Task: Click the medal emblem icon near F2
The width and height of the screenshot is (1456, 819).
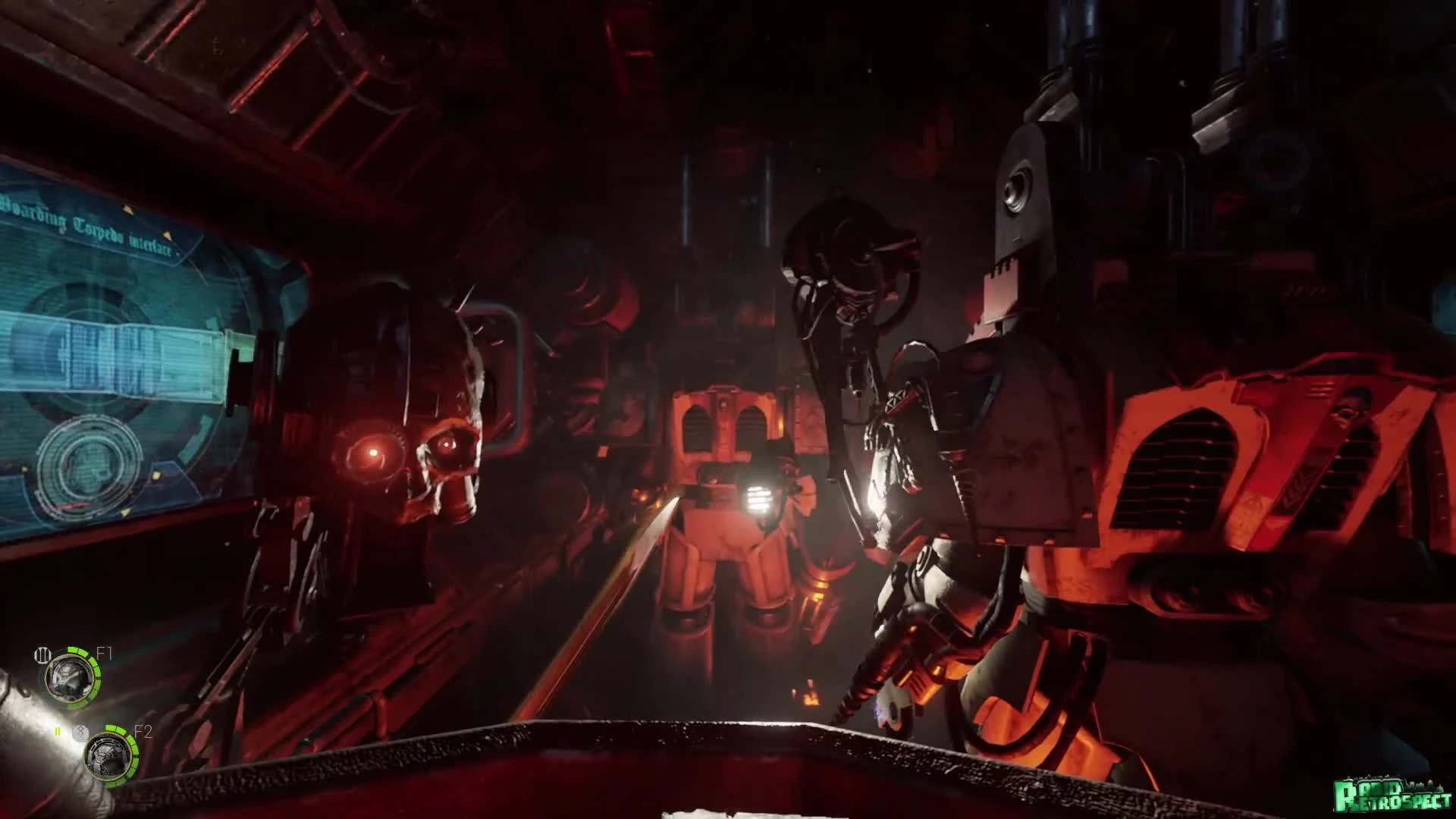Action: pyautogui.click(x=80, y=731)
